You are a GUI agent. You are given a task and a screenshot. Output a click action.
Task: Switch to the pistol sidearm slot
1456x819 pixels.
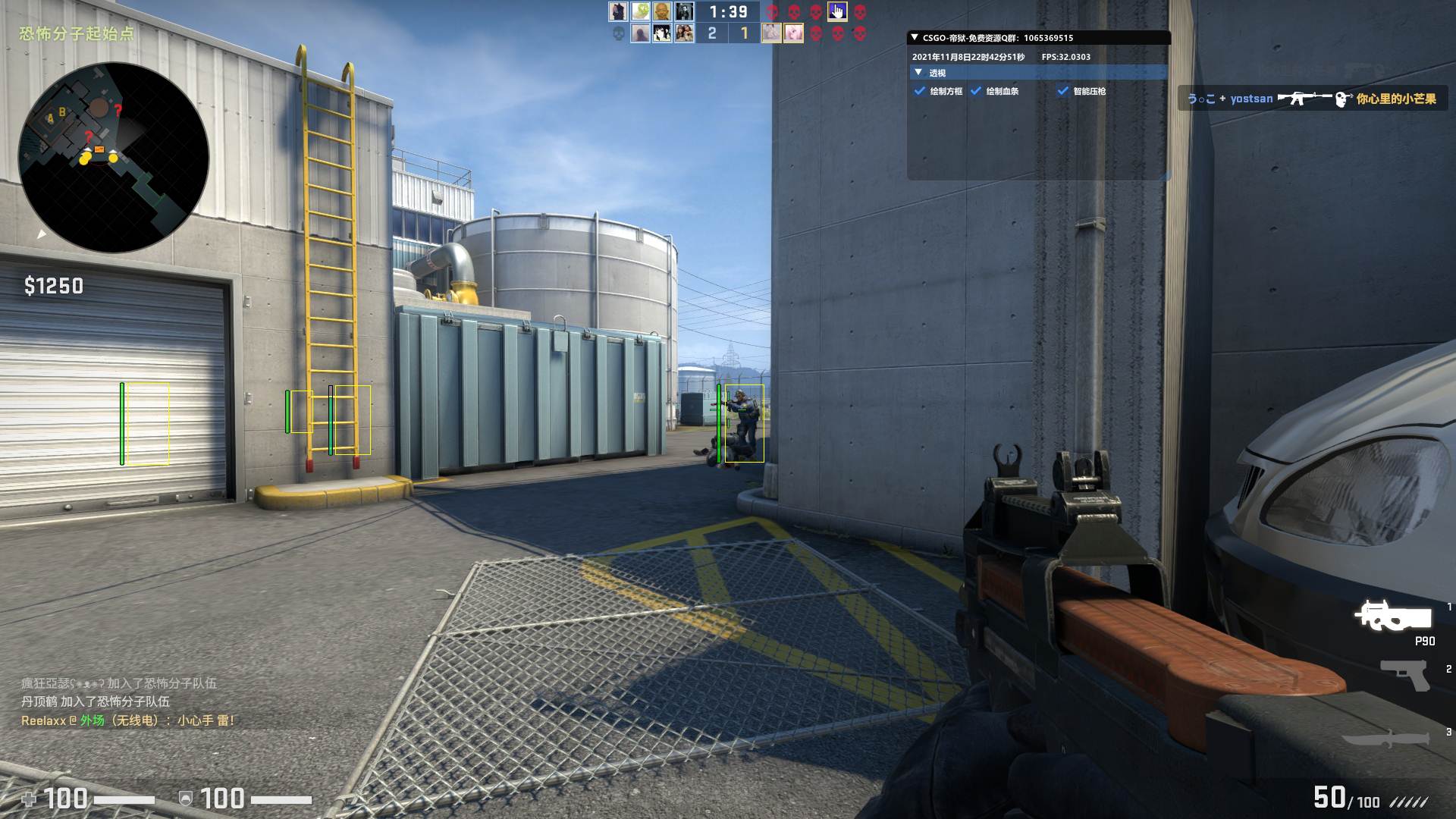(1404, 674)
